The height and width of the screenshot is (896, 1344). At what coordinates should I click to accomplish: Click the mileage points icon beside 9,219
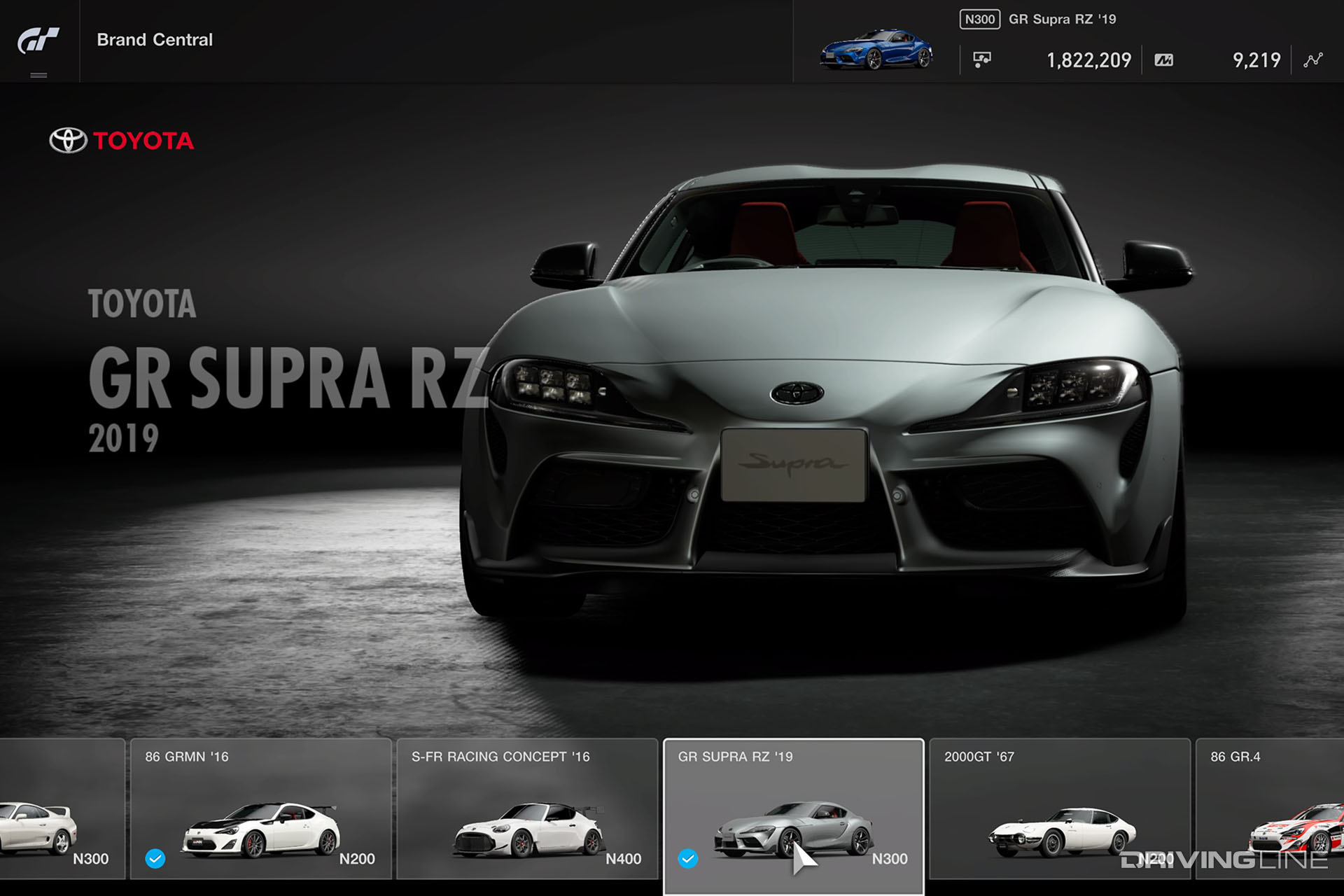tap(1163, 59)
